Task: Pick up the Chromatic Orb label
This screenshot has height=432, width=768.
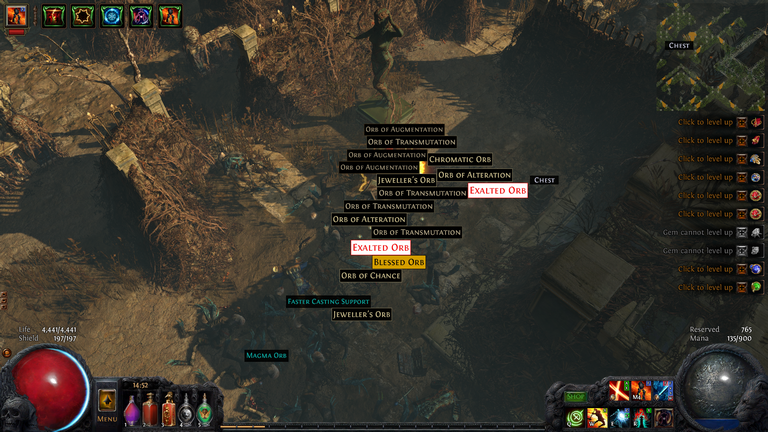Action: point(460,160)
